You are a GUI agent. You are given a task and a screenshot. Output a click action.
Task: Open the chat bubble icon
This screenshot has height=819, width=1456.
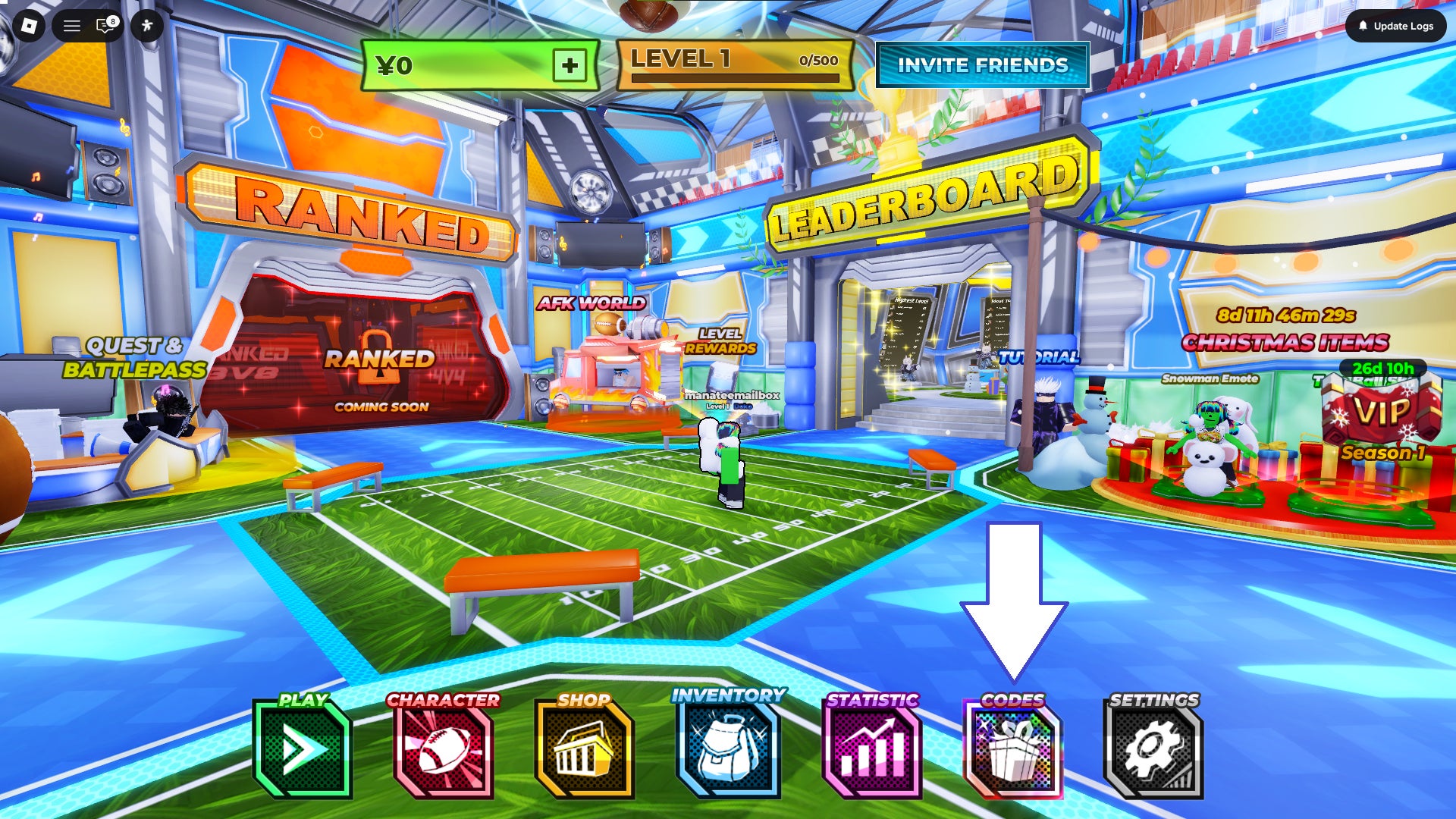pos(102,26)
